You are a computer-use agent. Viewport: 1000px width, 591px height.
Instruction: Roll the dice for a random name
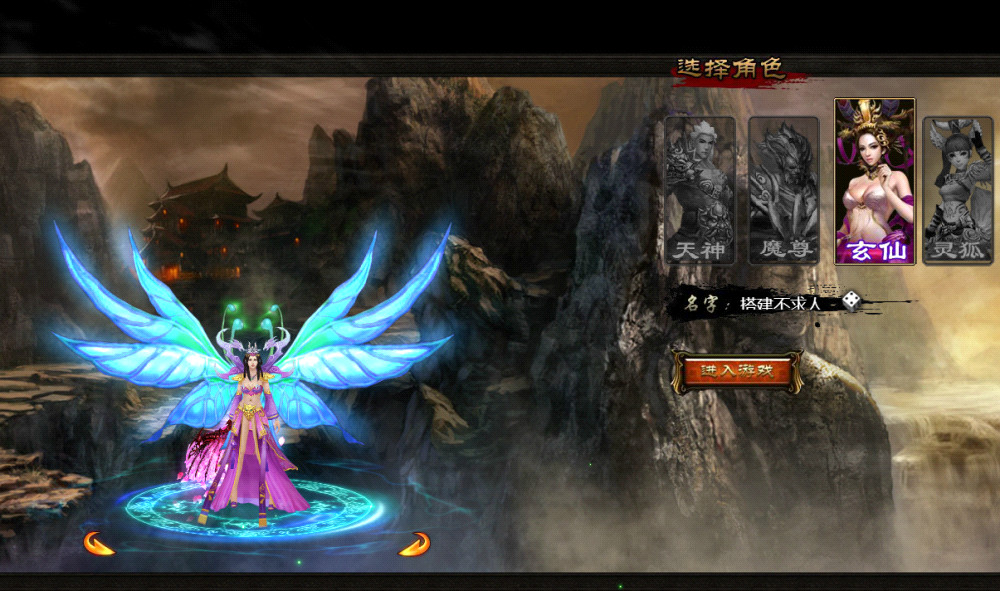click(851, 300)
